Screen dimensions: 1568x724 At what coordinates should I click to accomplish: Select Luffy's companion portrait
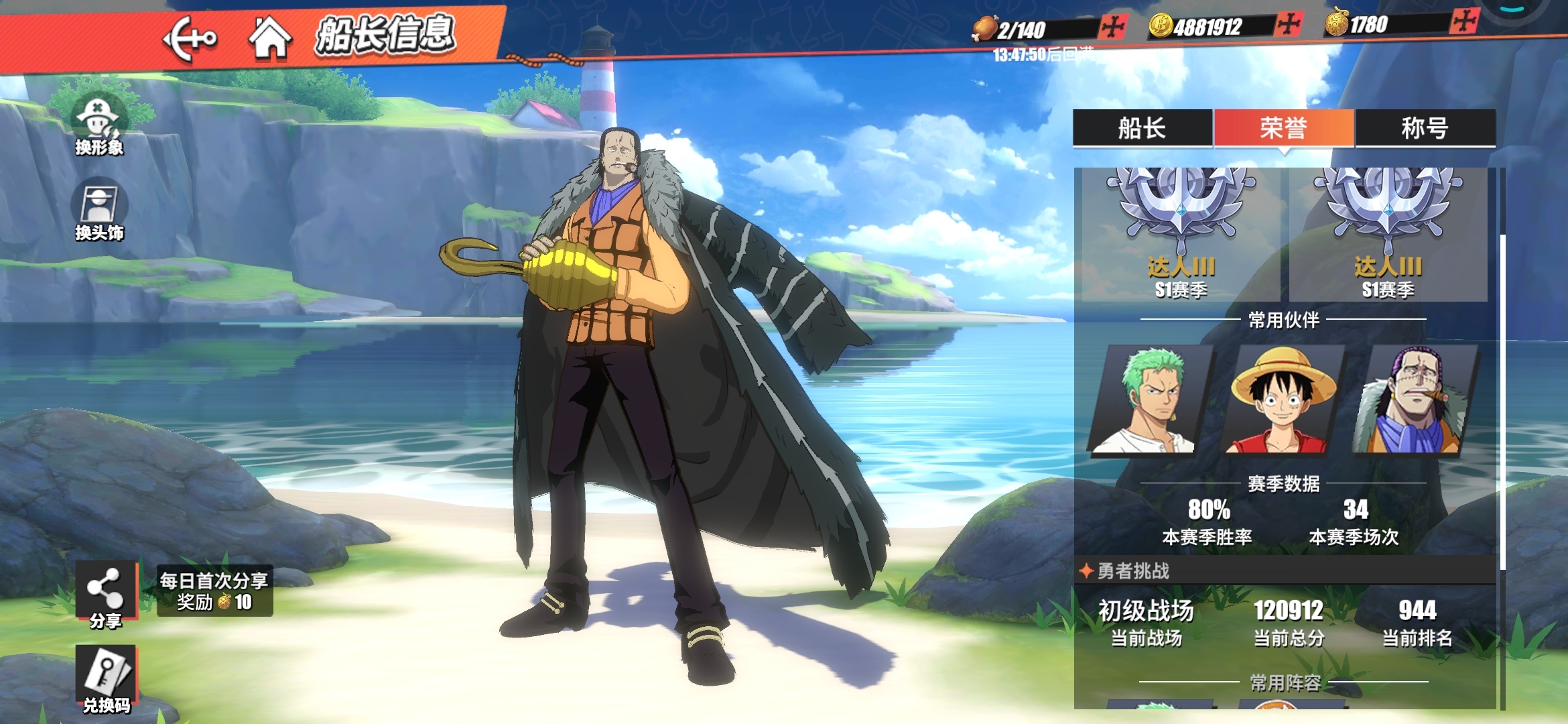click(x=1282, y=400)
